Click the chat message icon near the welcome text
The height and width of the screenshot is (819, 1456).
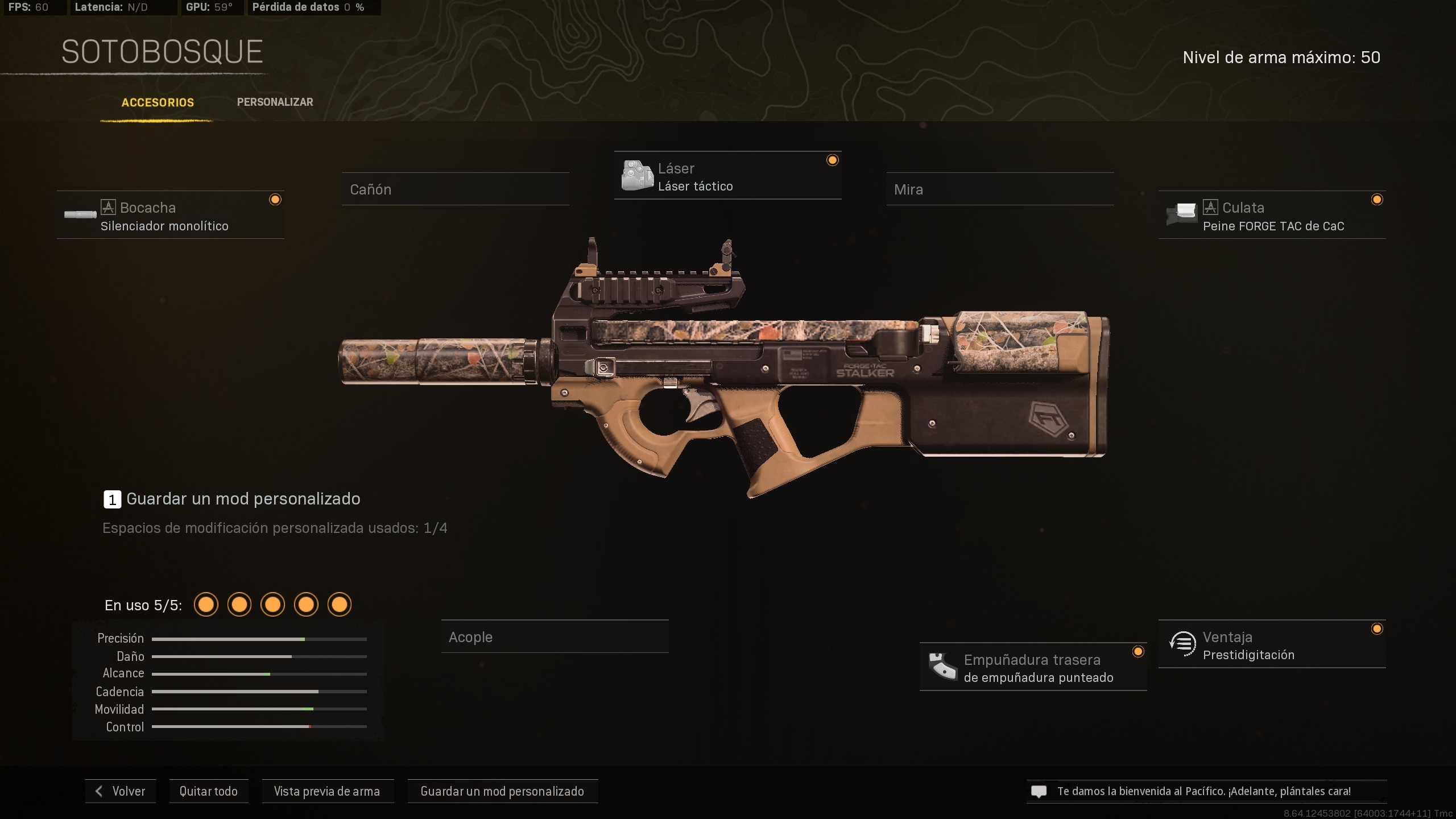[x=1040, y=791]
